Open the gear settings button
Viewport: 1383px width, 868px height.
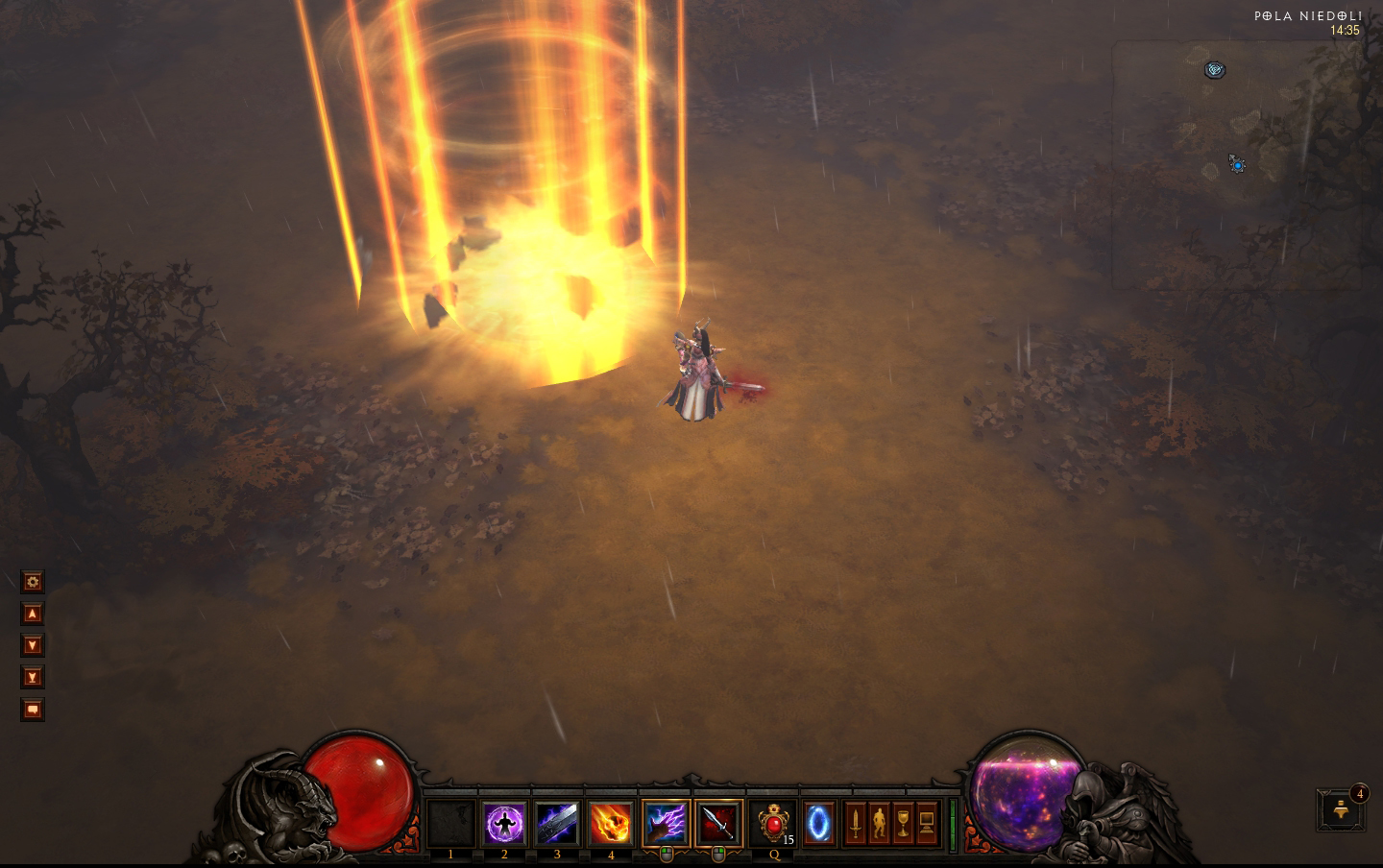tap(33, 582)
